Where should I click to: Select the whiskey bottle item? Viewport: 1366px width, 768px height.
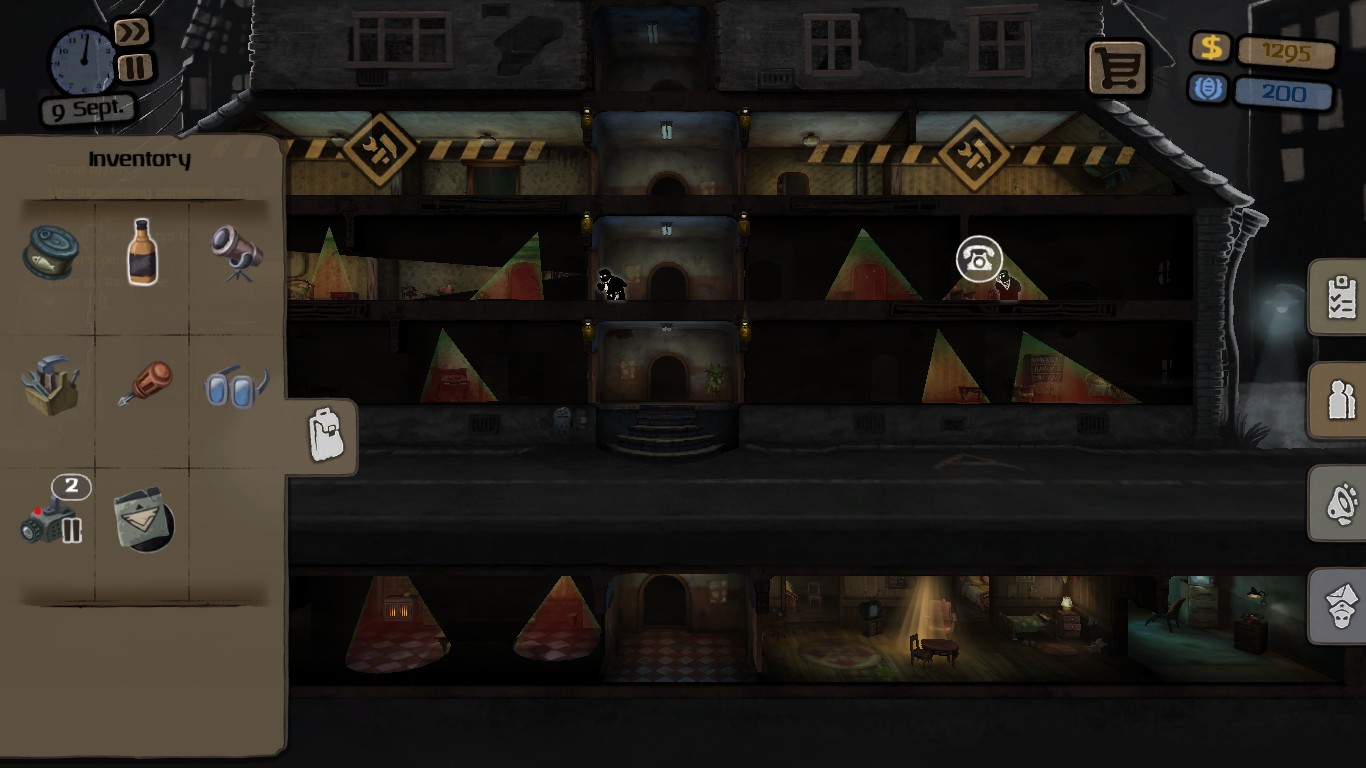pos(144,253)
